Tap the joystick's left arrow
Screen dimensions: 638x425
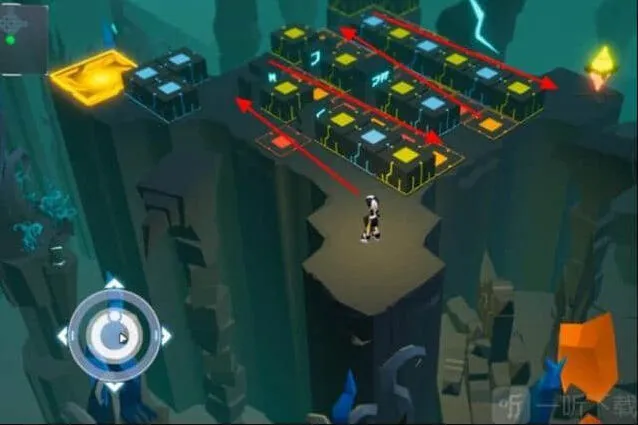(62, 335)
